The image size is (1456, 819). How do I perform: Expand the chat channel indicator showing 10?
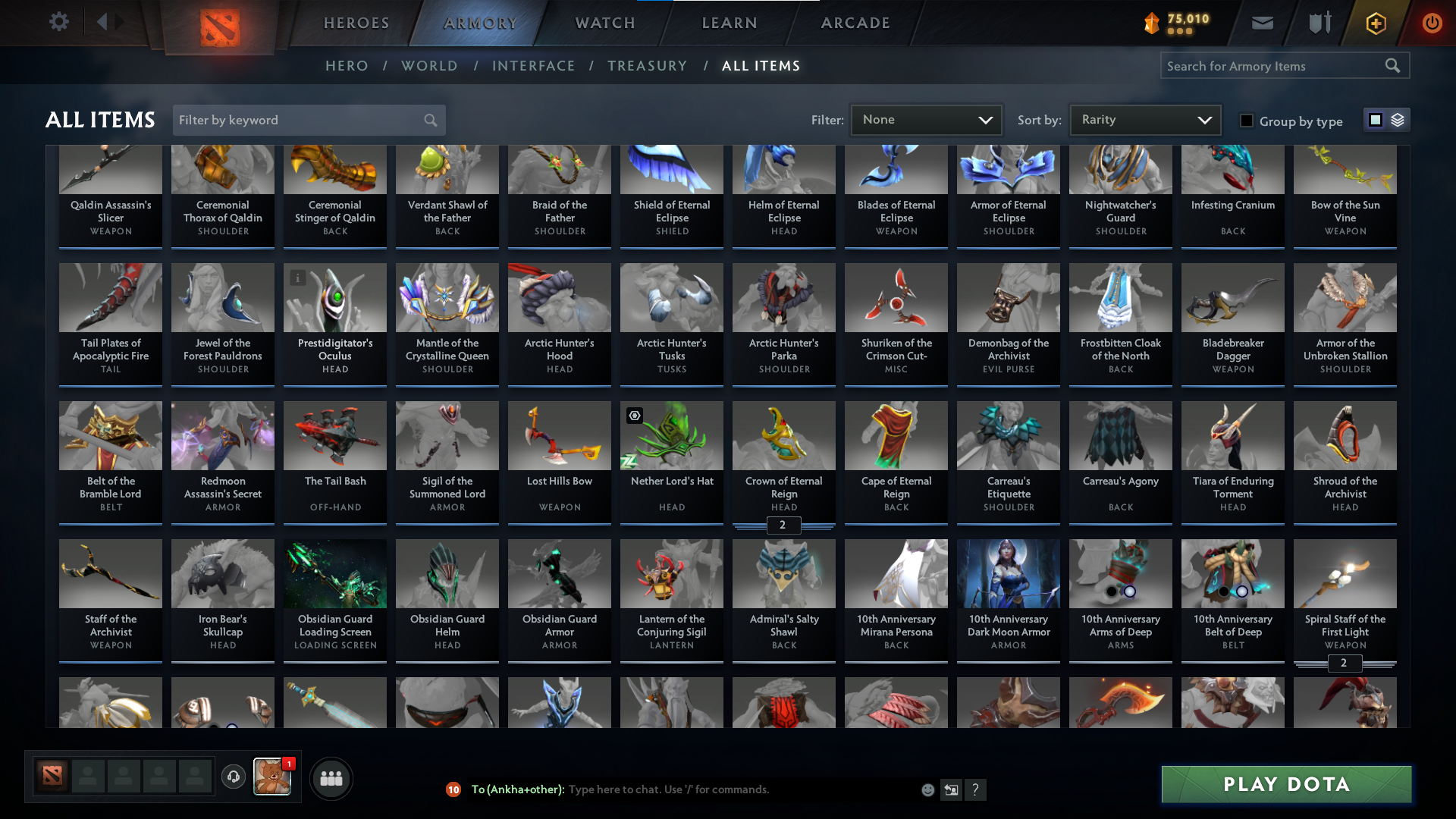click(x=453, y=789)
